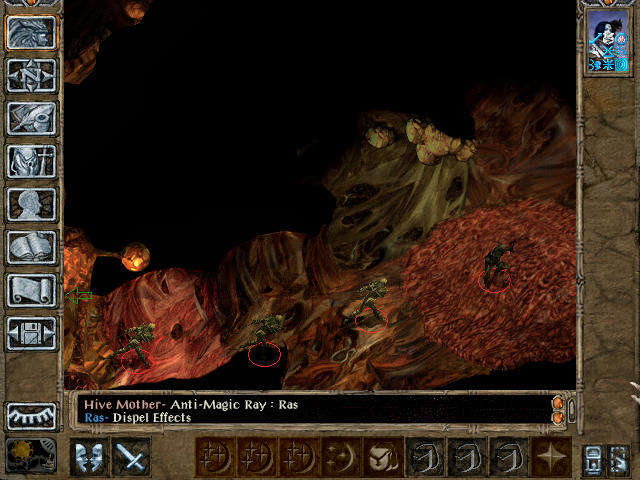The image size is (640, 480).
Task: Open the journal
Action: coord(32,118)
